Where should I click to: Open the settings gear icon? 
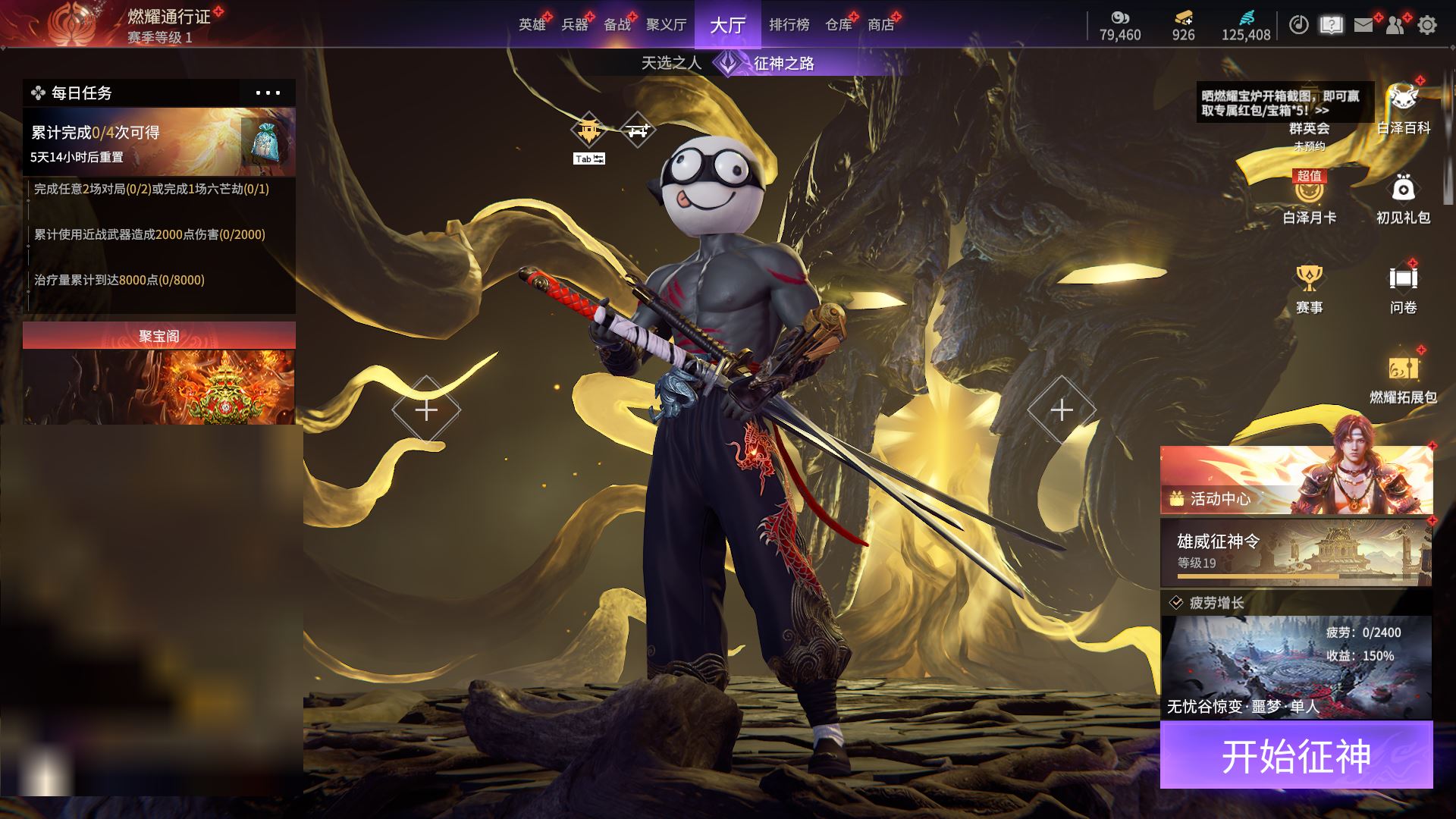click(1427, 25)
